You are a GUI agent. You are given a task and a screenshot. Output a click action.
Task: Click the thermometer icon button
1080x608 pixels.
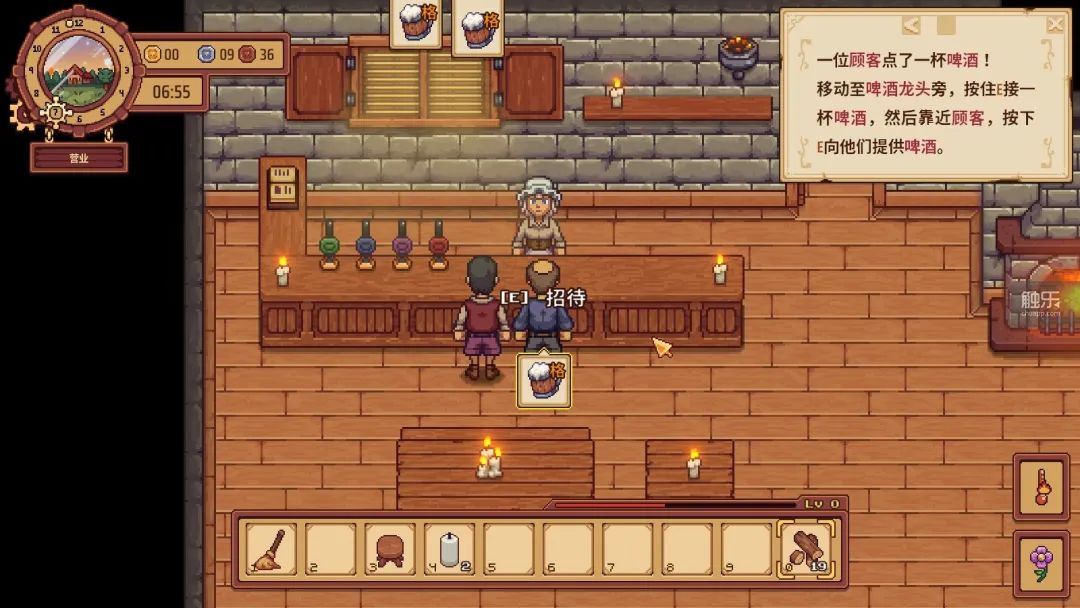click(x=1041, y=487)
